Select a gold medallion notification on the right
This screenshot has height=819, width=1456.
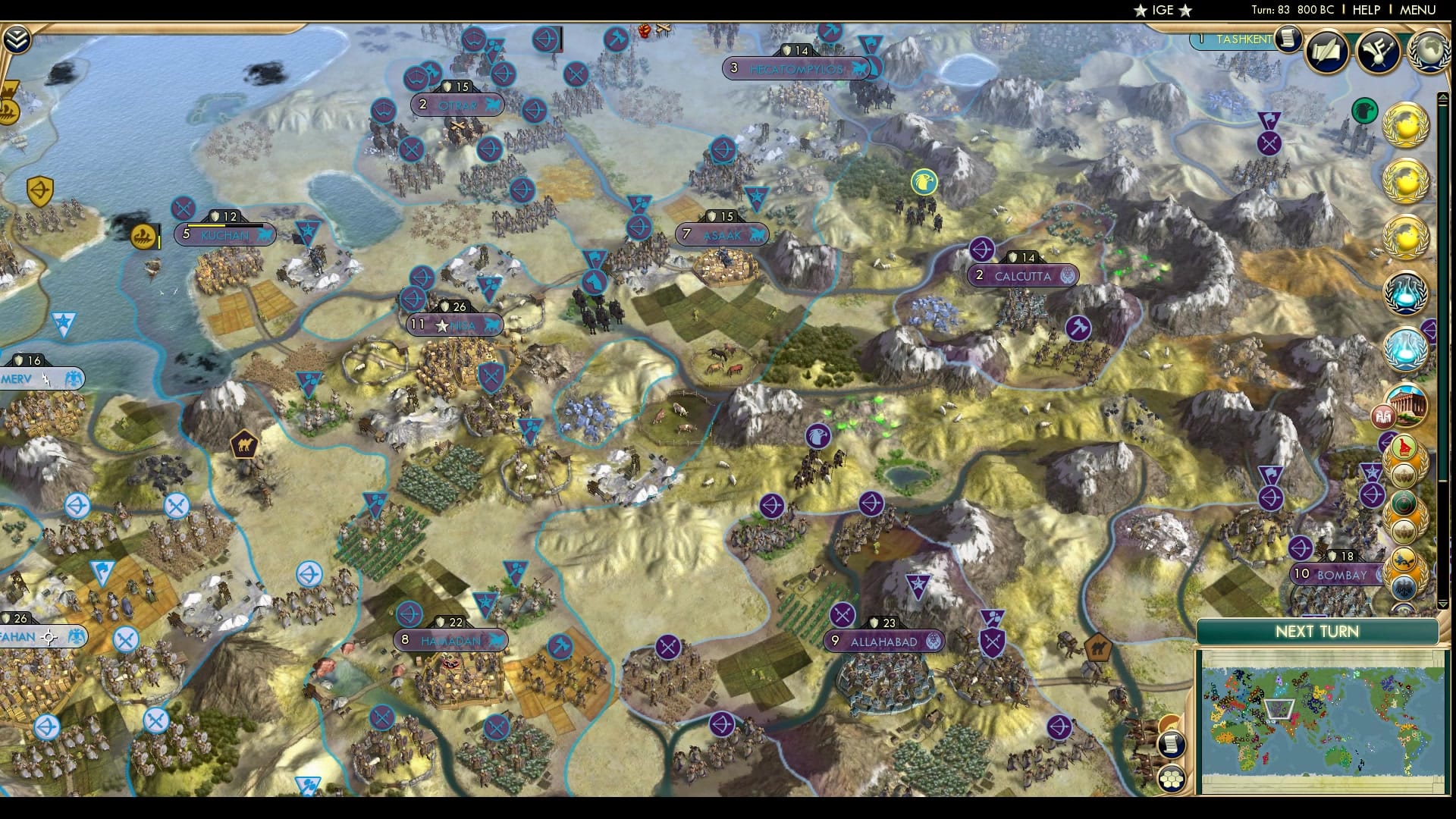coord(1408,125)
